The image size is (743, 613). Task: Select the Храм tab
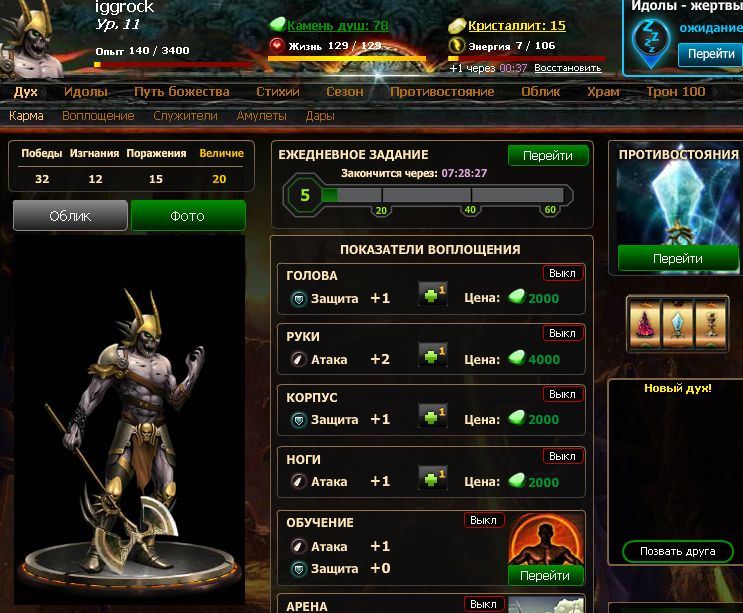603,92
